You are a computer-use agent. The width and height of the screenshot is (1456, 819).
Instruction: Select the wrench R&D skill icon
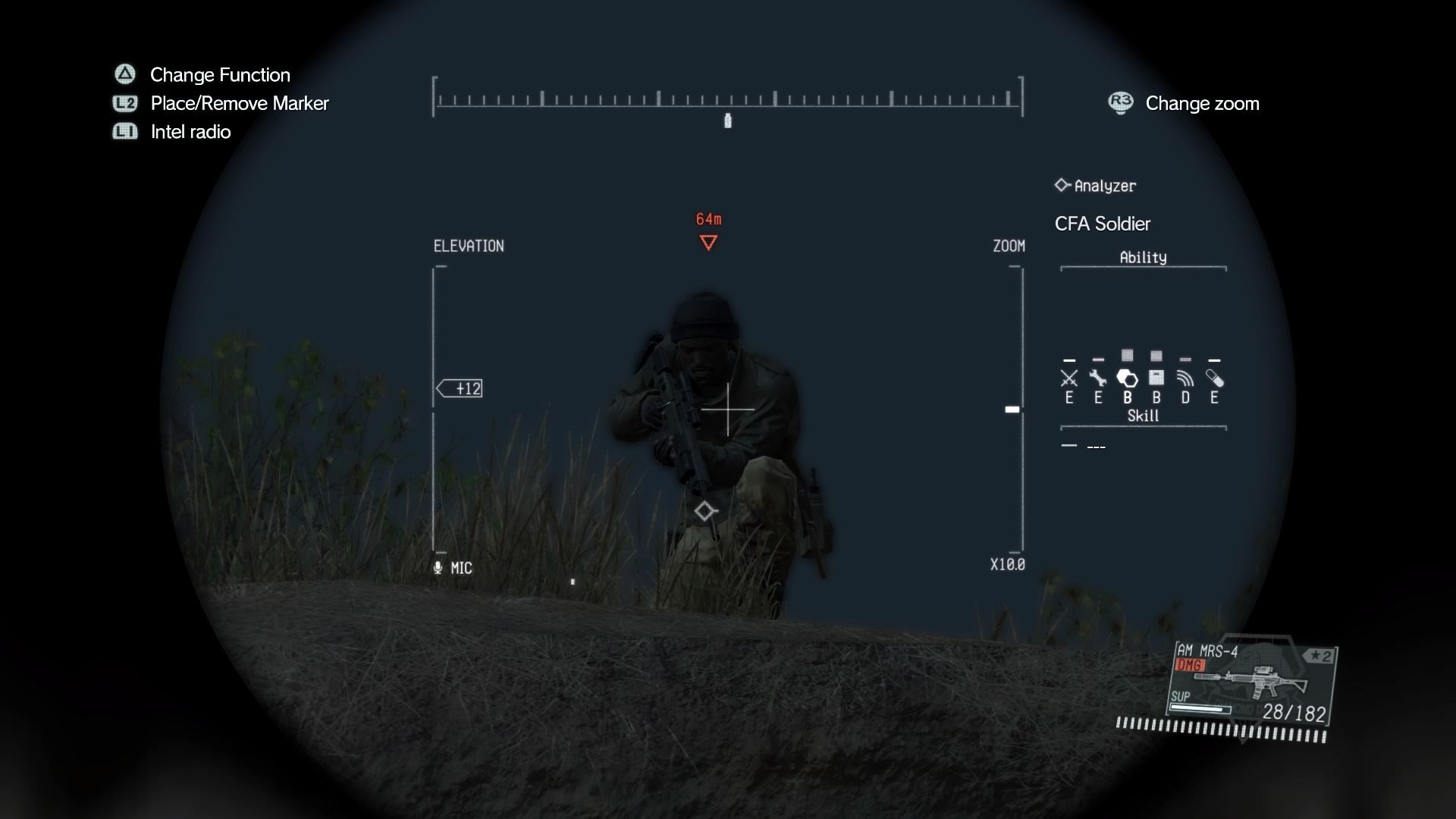coord(1099,378)
